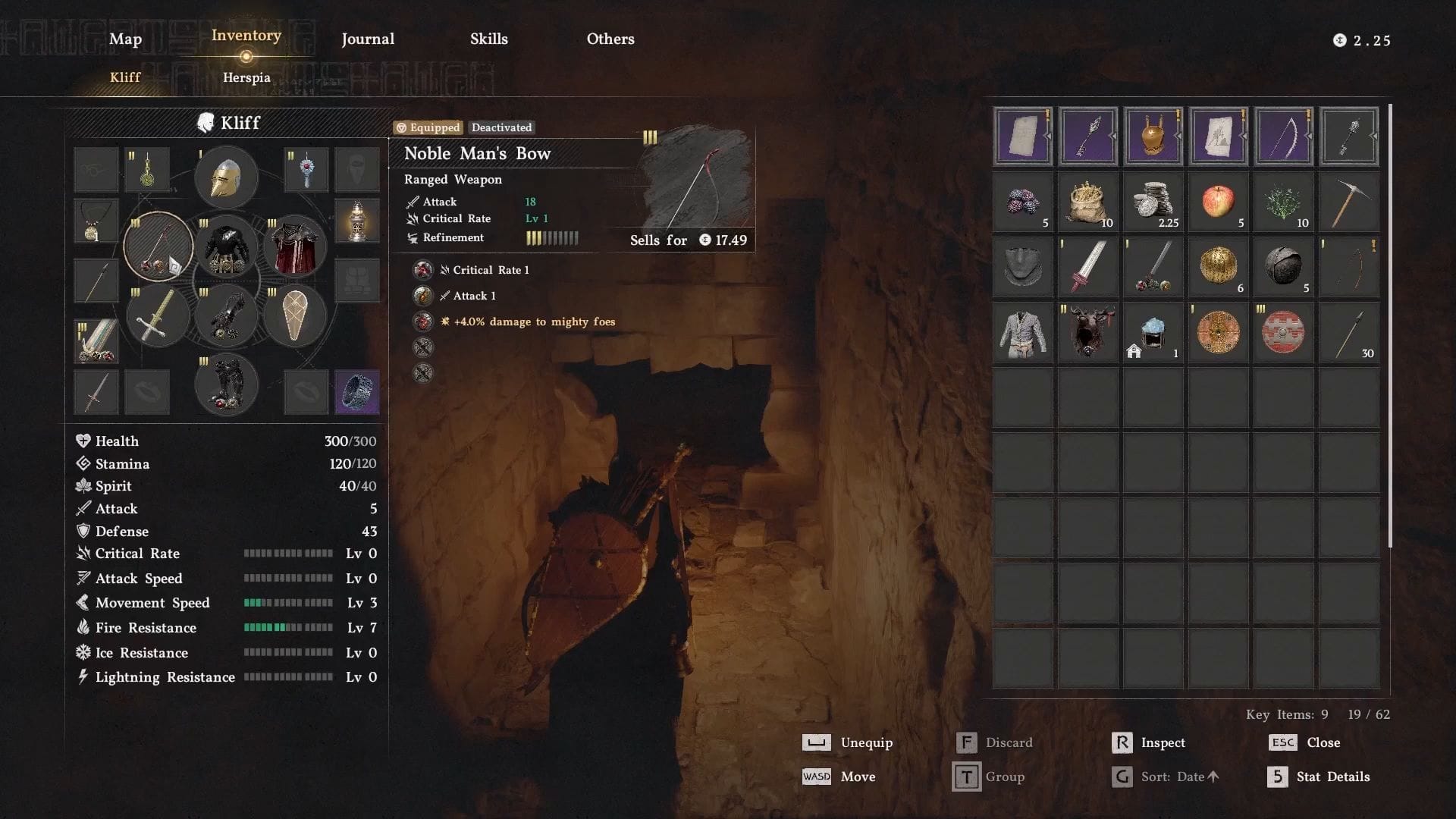Choose the grain sack inventory item

(x=1087, y=202)
